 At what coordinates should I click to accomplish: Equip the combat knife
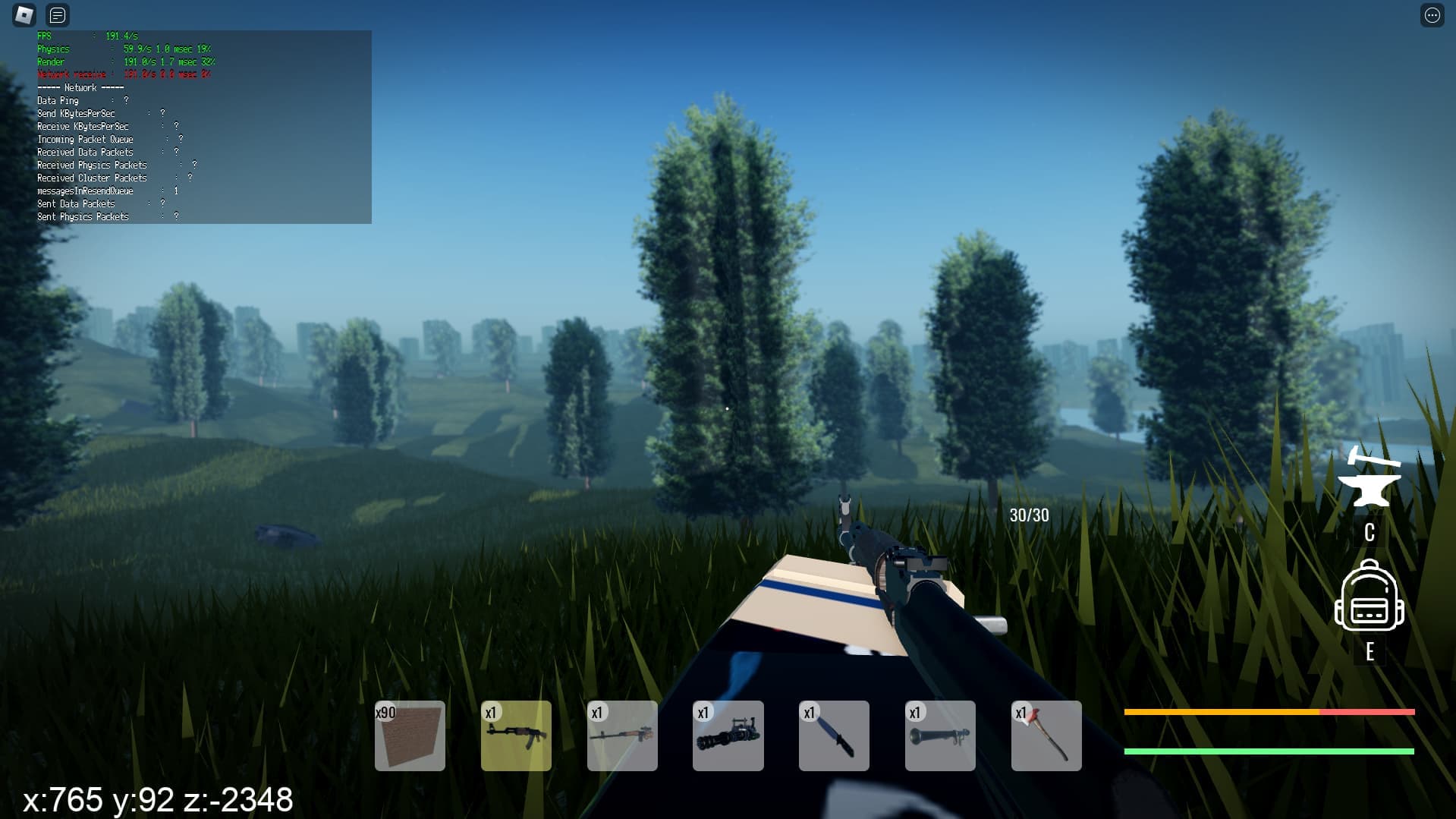click(834, 736)
